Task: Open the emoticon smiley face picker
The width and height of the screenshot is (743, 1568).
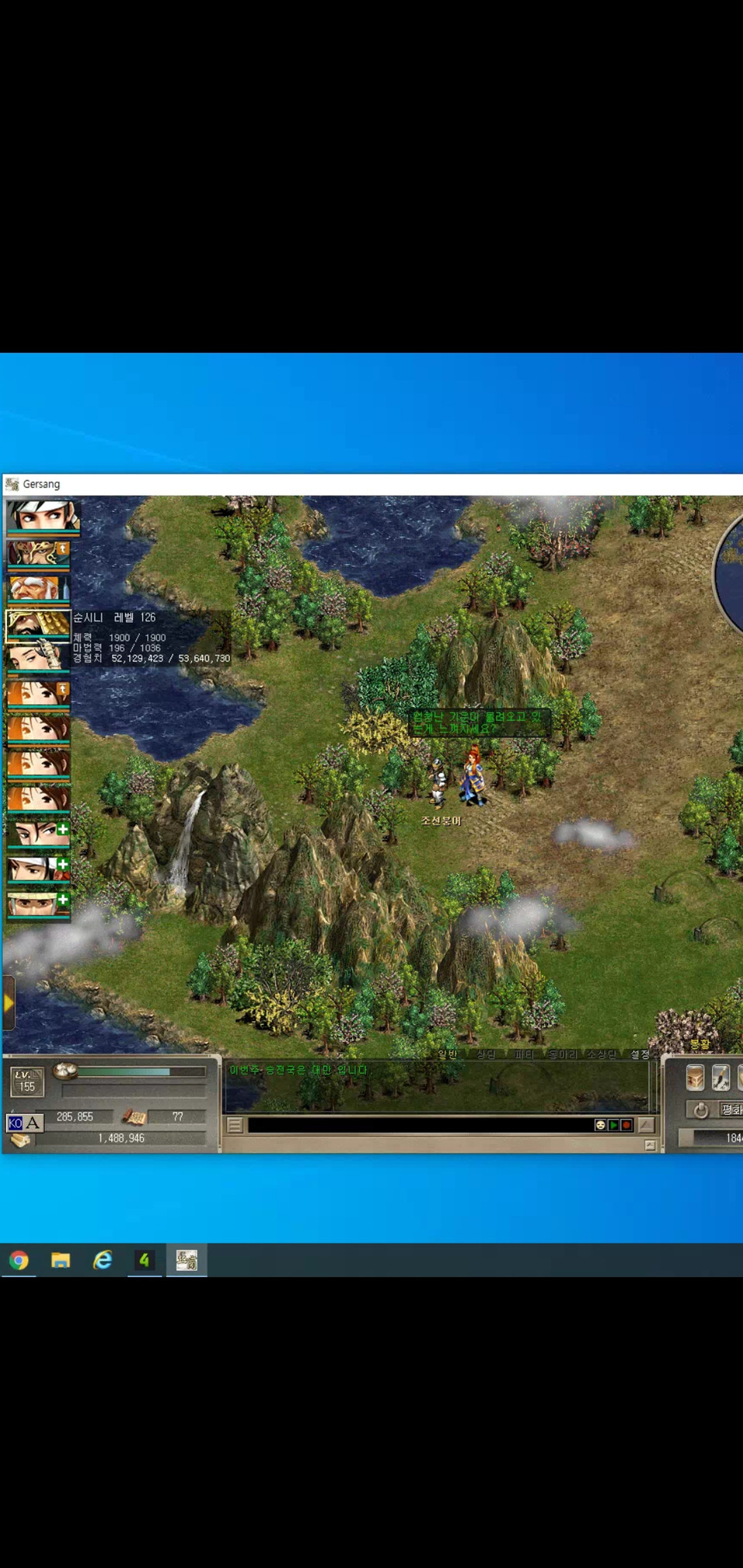Action: [600, 1125]
